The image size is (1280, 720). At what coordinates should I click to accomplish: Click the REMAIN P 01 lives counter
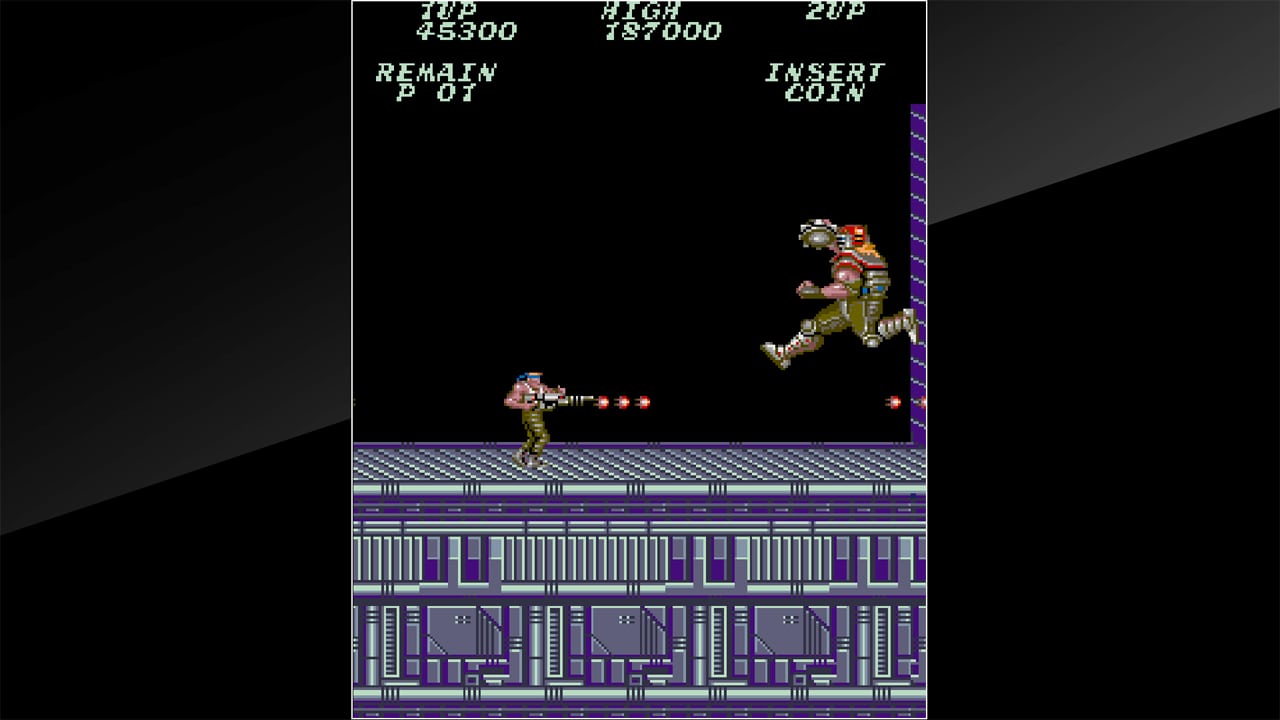435,82
